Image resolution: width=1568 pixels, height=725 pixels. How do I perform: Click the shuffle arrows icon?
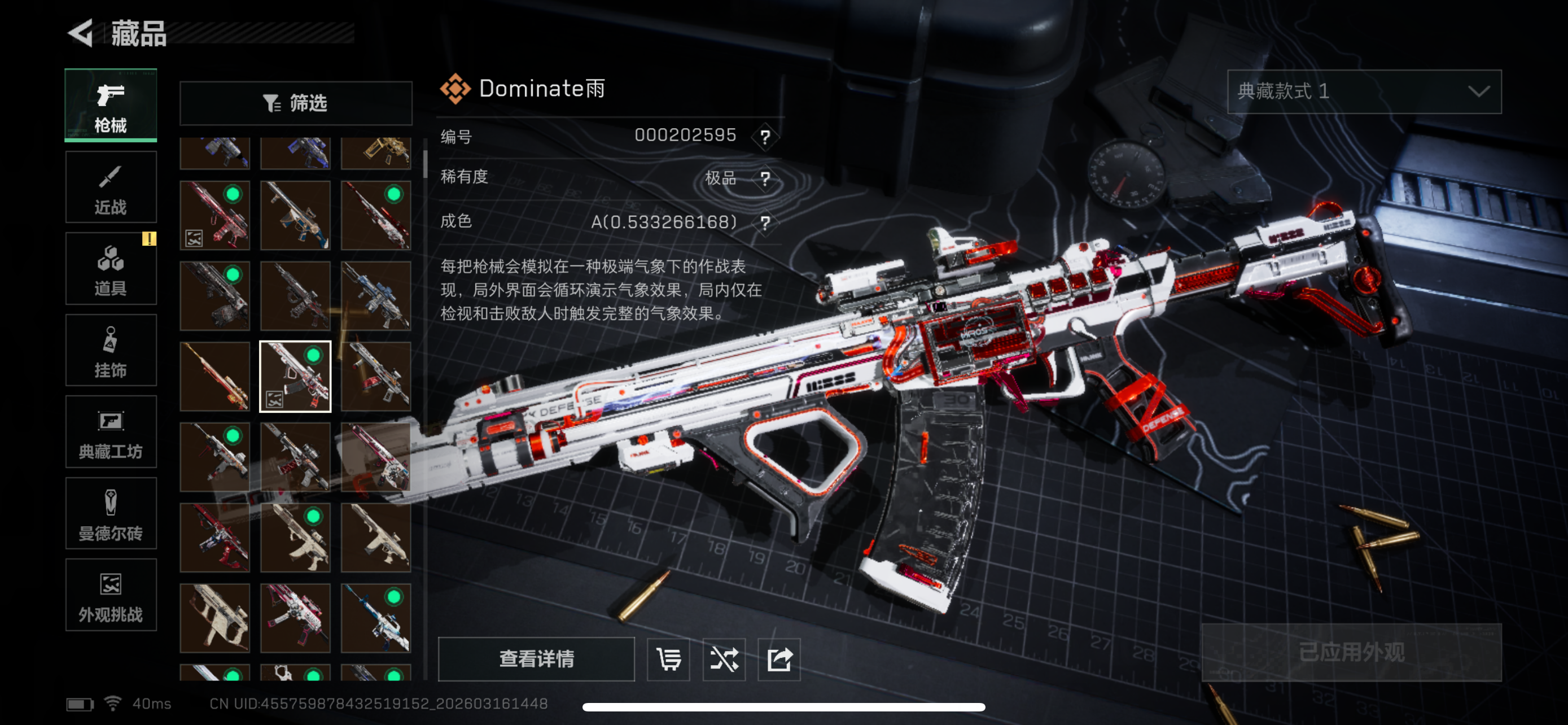point(724,660)
